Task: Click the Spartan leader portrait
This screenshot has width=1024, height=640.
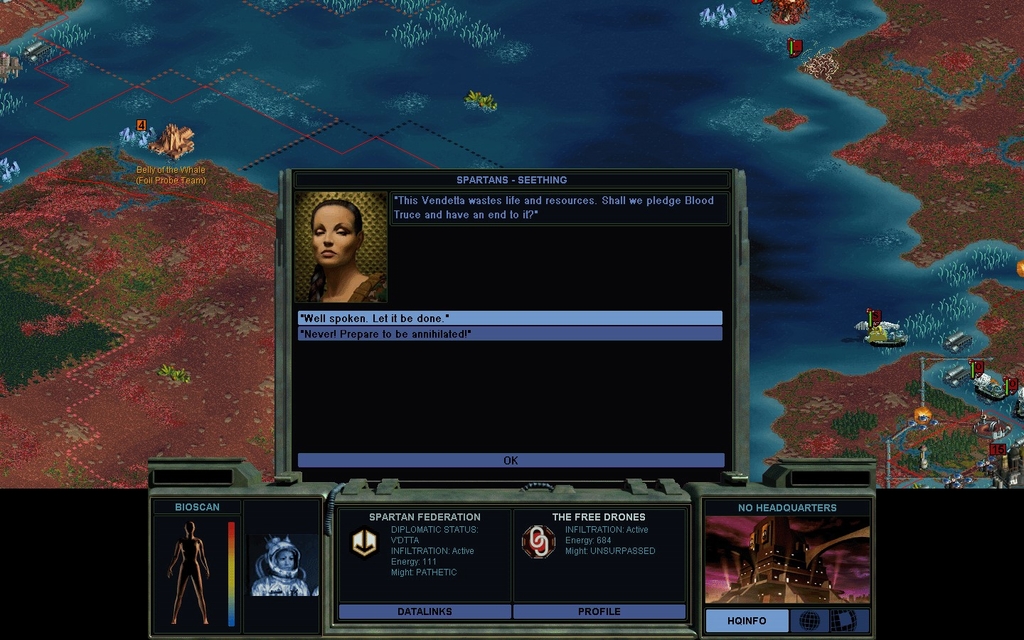Action: click(340, 247)
